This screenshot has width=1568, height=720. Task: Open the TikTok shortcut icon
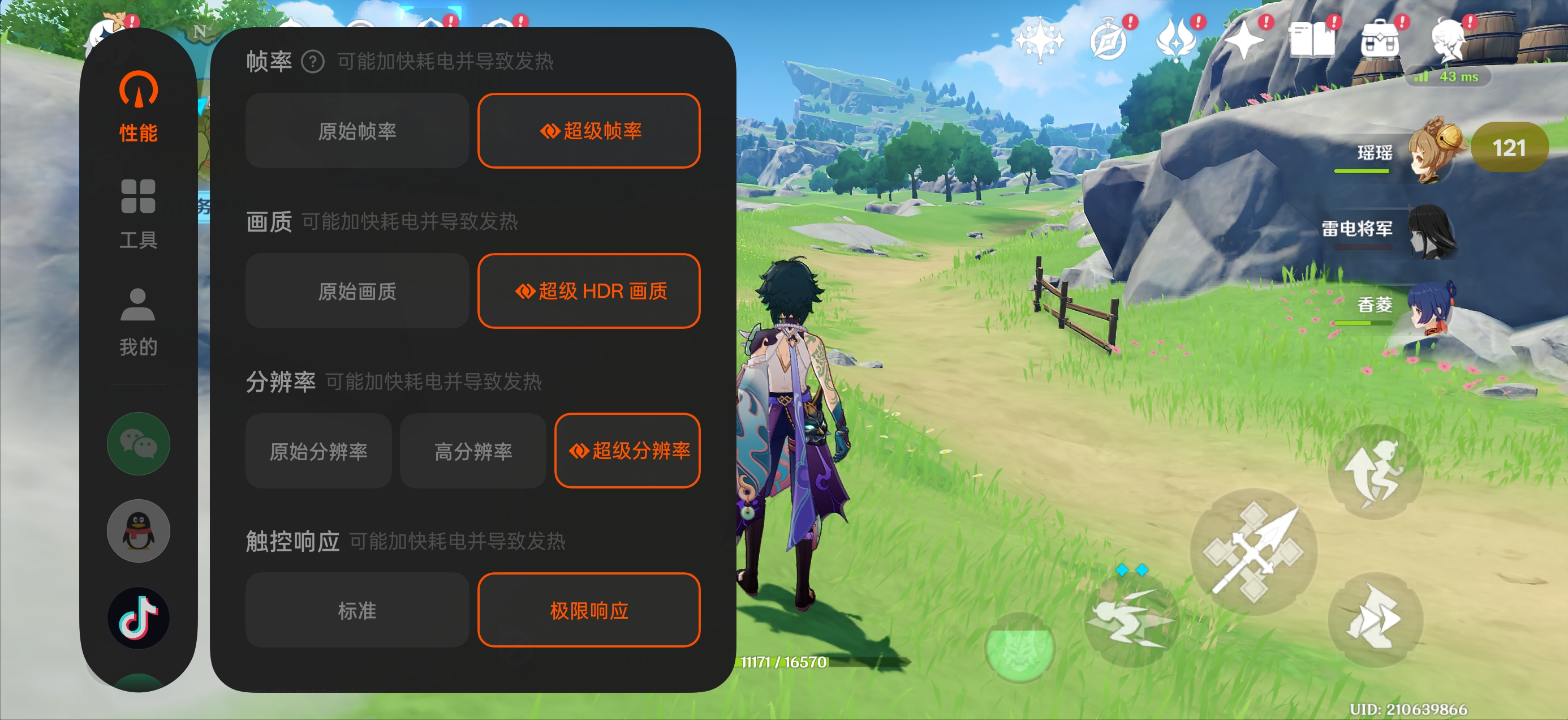click(138, 618)
